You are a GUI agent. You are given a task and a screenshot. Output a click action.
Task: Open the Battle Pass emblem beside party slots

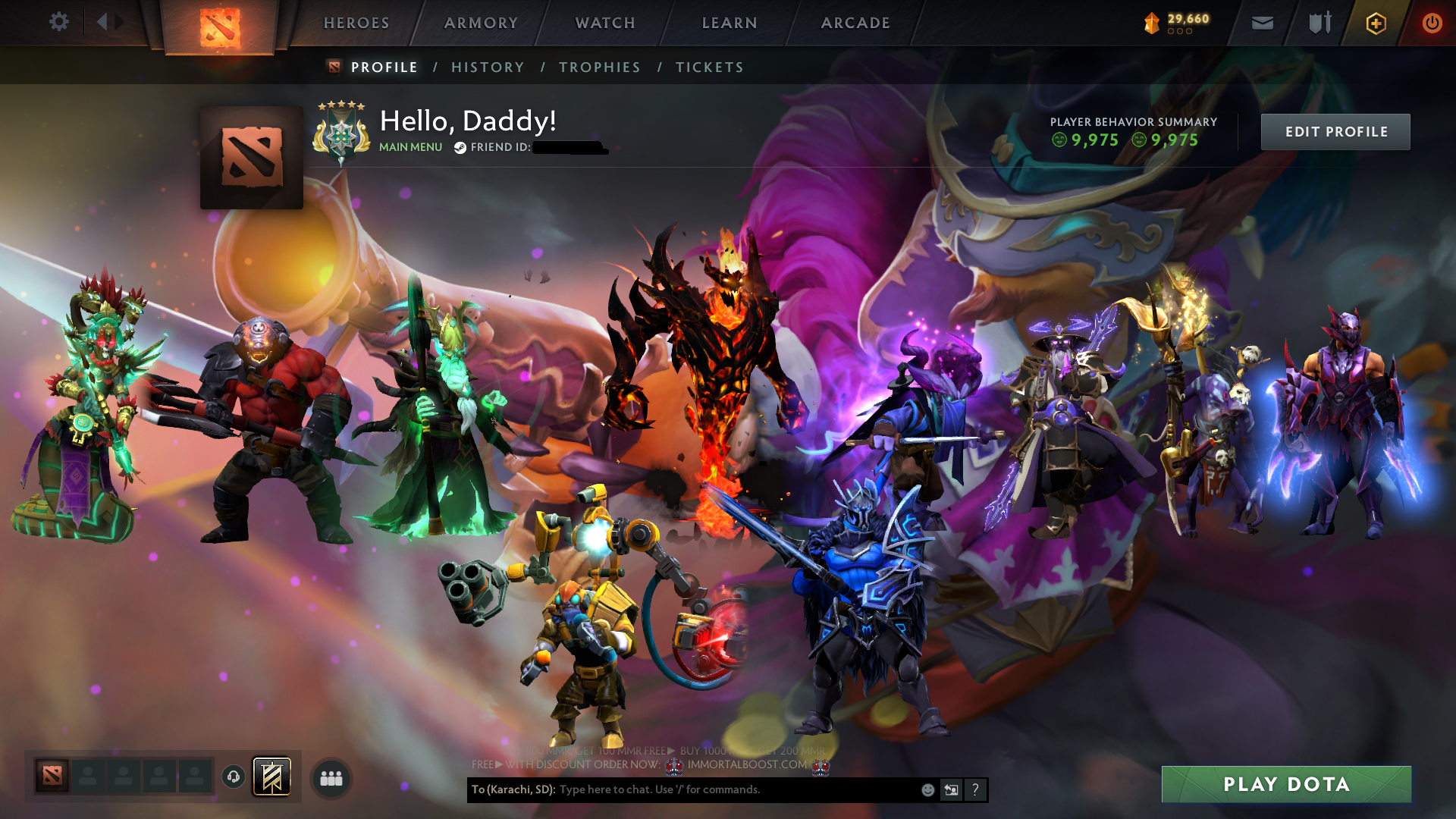(x=273, y=777)
